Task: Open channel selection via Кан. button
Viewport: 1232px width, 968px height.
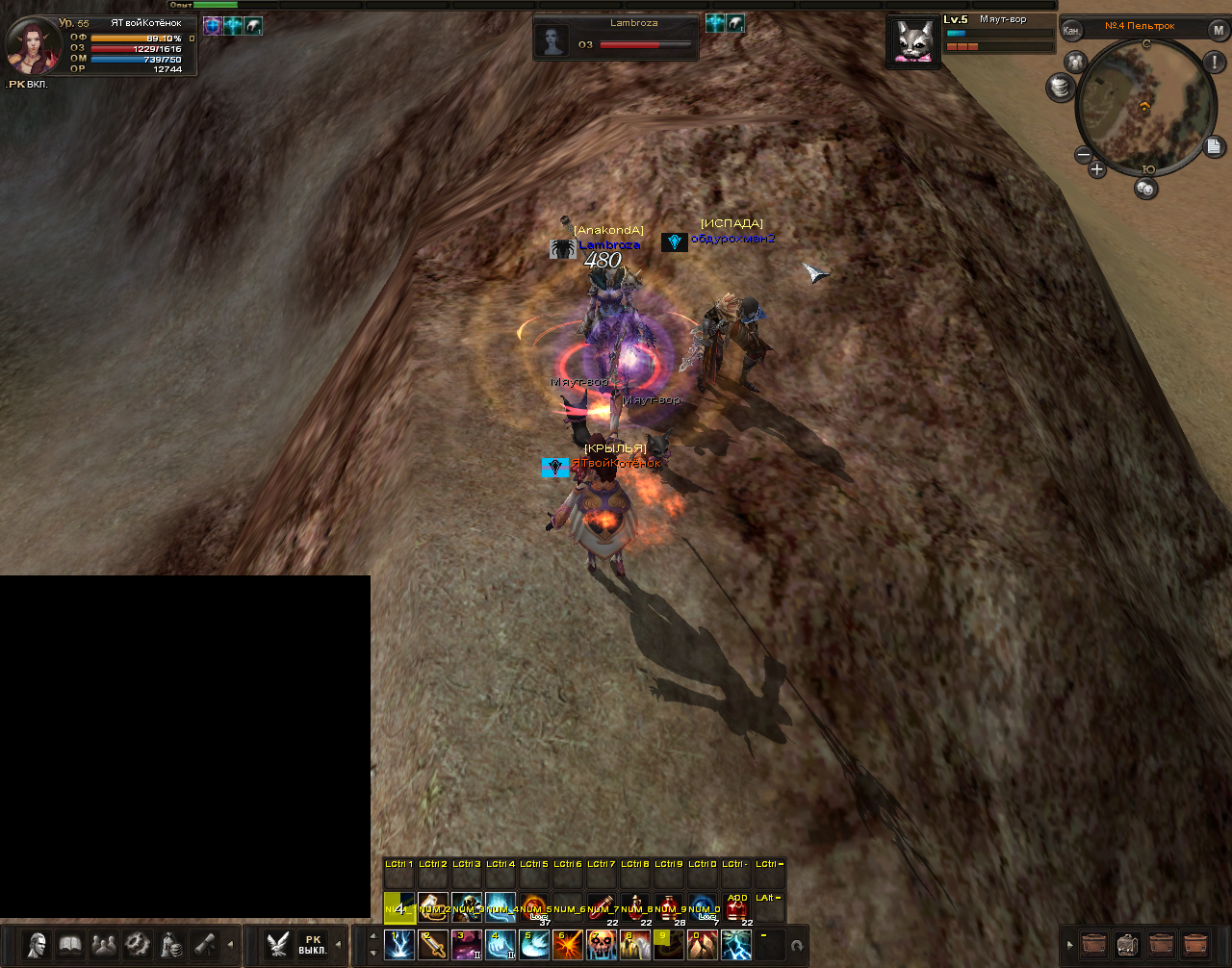Action: tap(1071, 30)
